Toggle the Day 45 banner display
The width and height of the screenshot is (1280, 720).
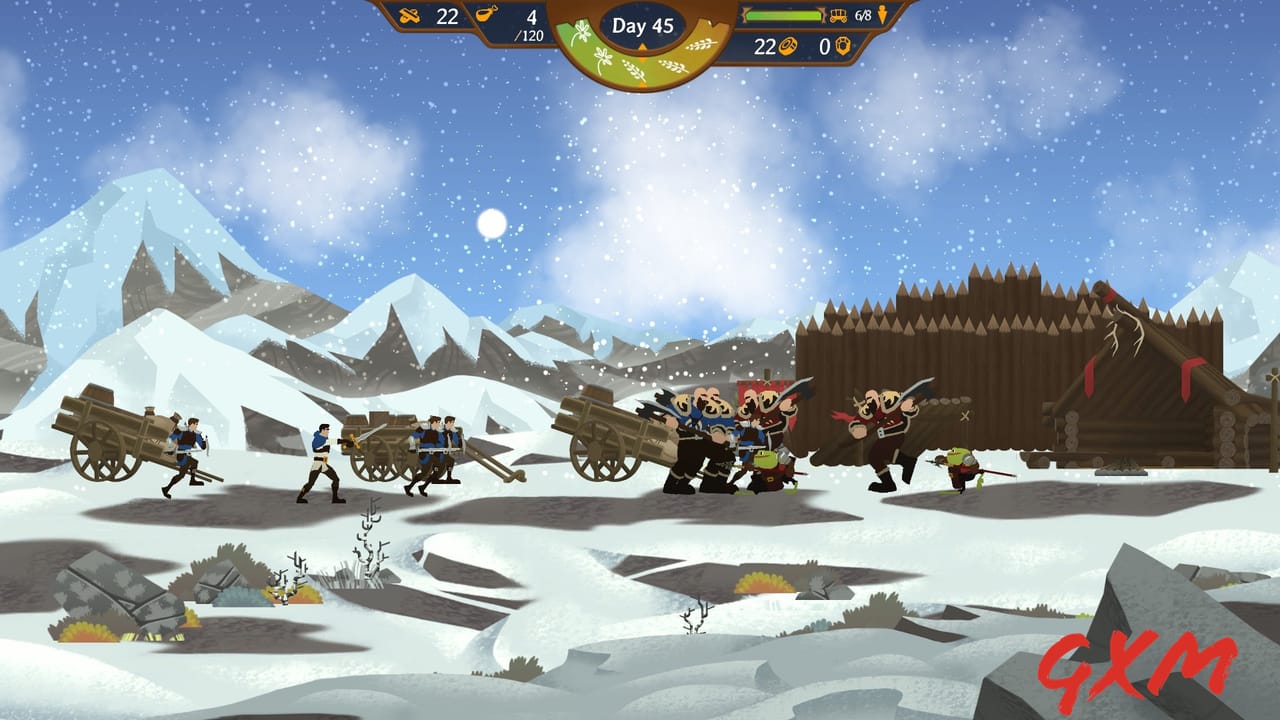(x=643, y=26)
